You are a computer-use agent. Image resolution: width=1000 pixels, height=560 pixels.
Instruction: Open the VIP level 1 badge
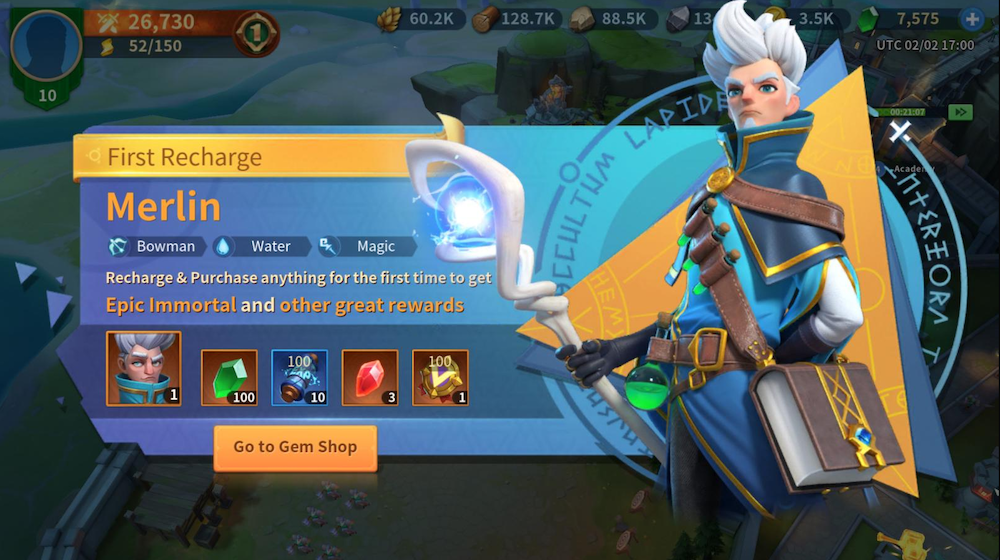(x=258, y=35)
